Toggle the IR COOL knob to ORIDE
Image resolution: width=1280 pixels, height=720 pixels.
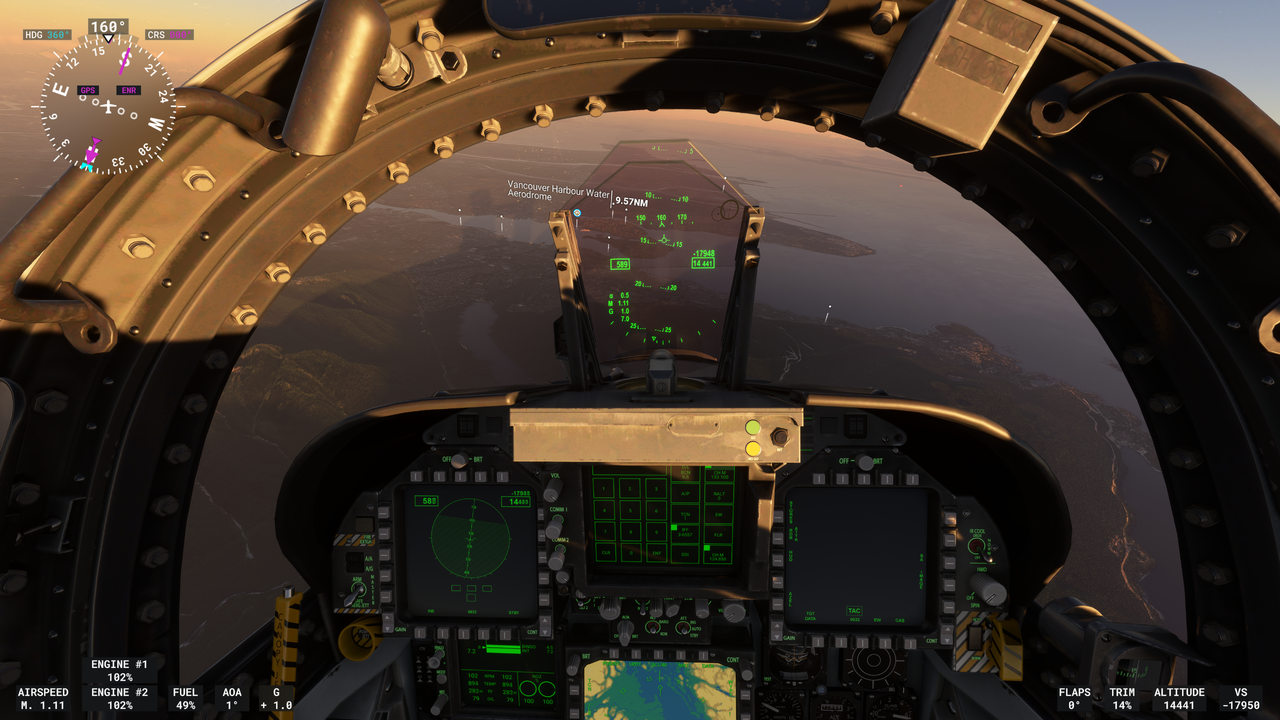[975, 546]
